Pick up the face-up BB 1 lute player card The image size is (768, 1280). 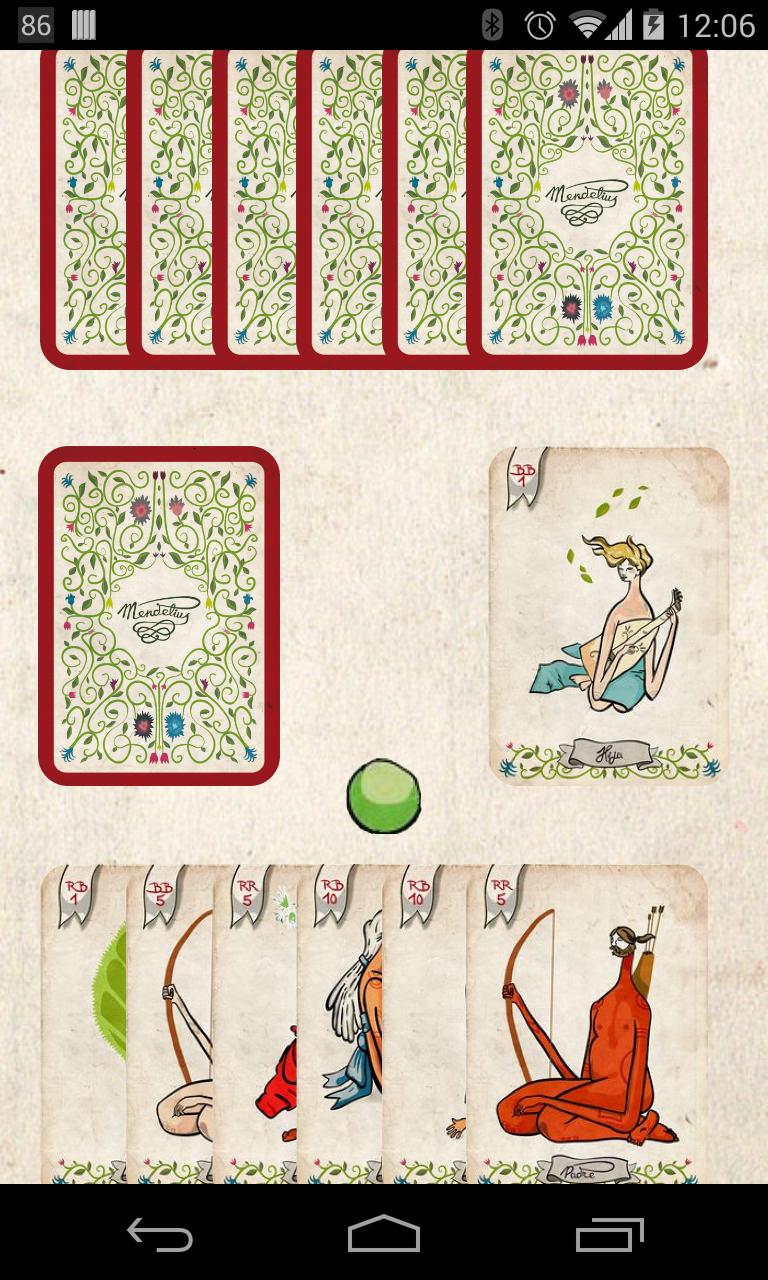pyautogui.click(x=609, y=615)
